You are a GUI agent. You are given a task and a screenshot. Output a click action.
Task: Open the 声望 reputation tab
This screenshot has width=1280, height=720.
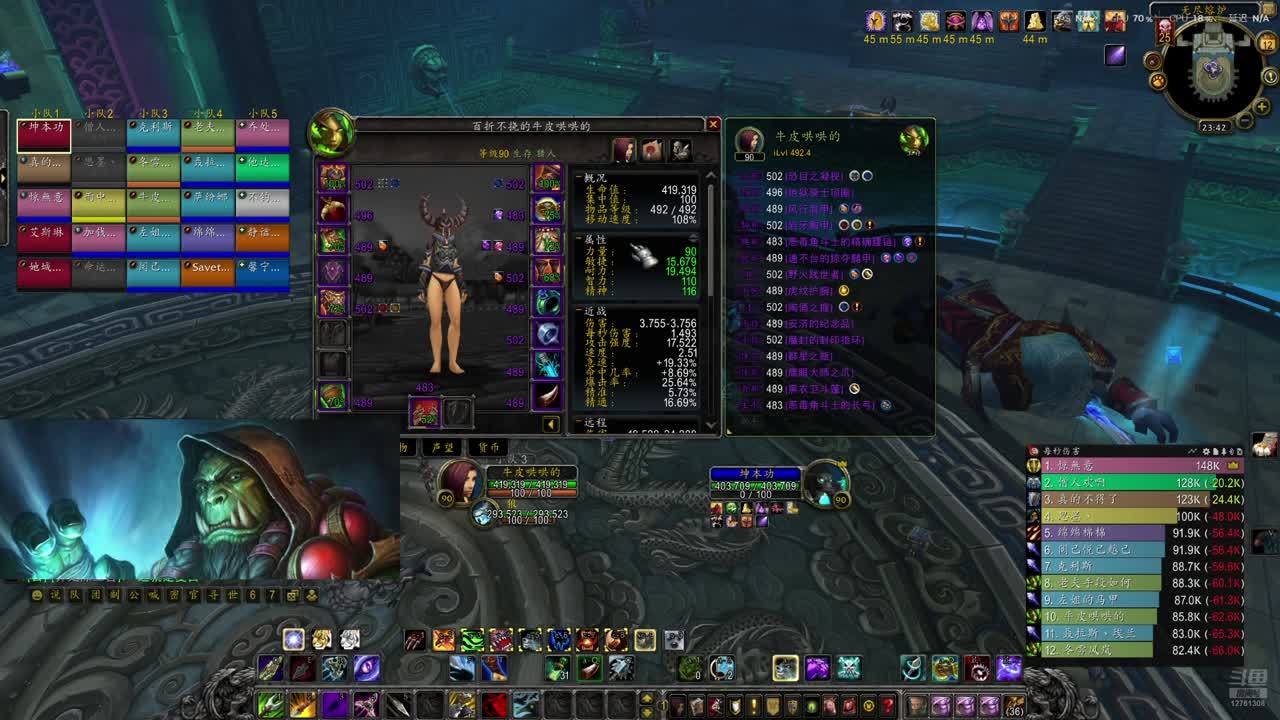[x=443, y=447]
